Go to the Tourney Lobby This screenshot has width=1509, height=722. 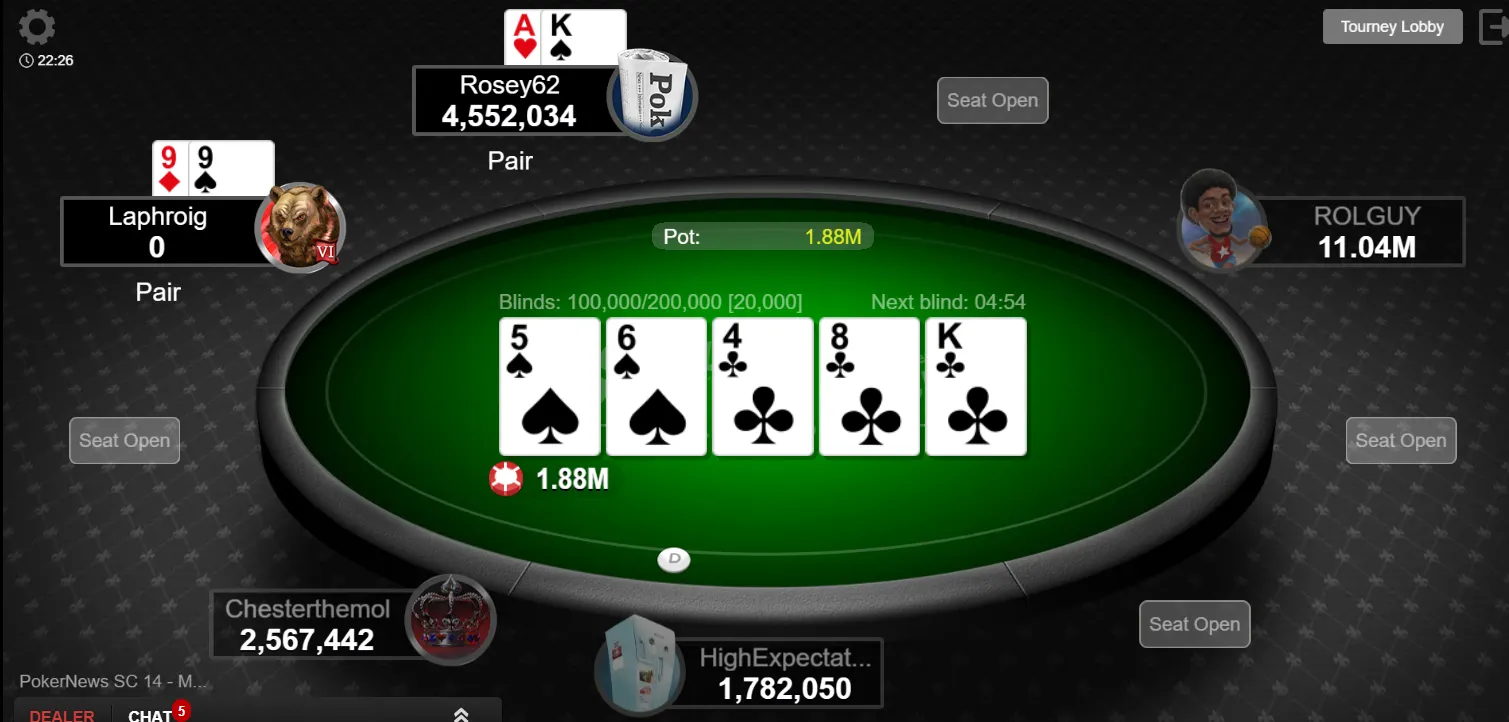[x=1392, y=27]
